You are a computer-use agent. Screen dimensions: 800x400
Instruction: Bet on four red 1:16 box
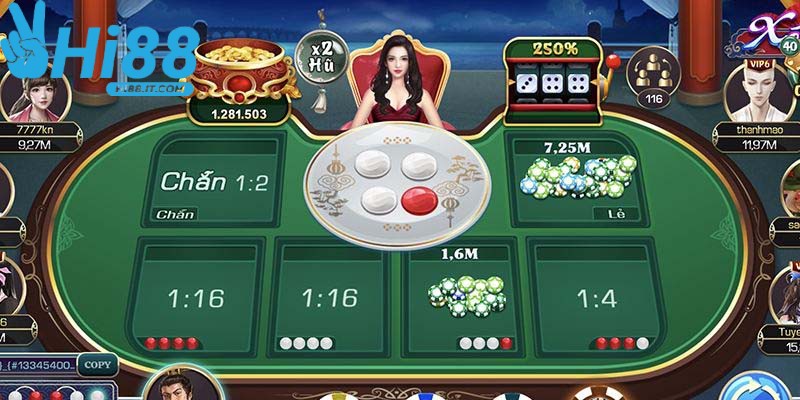(197, 297)
